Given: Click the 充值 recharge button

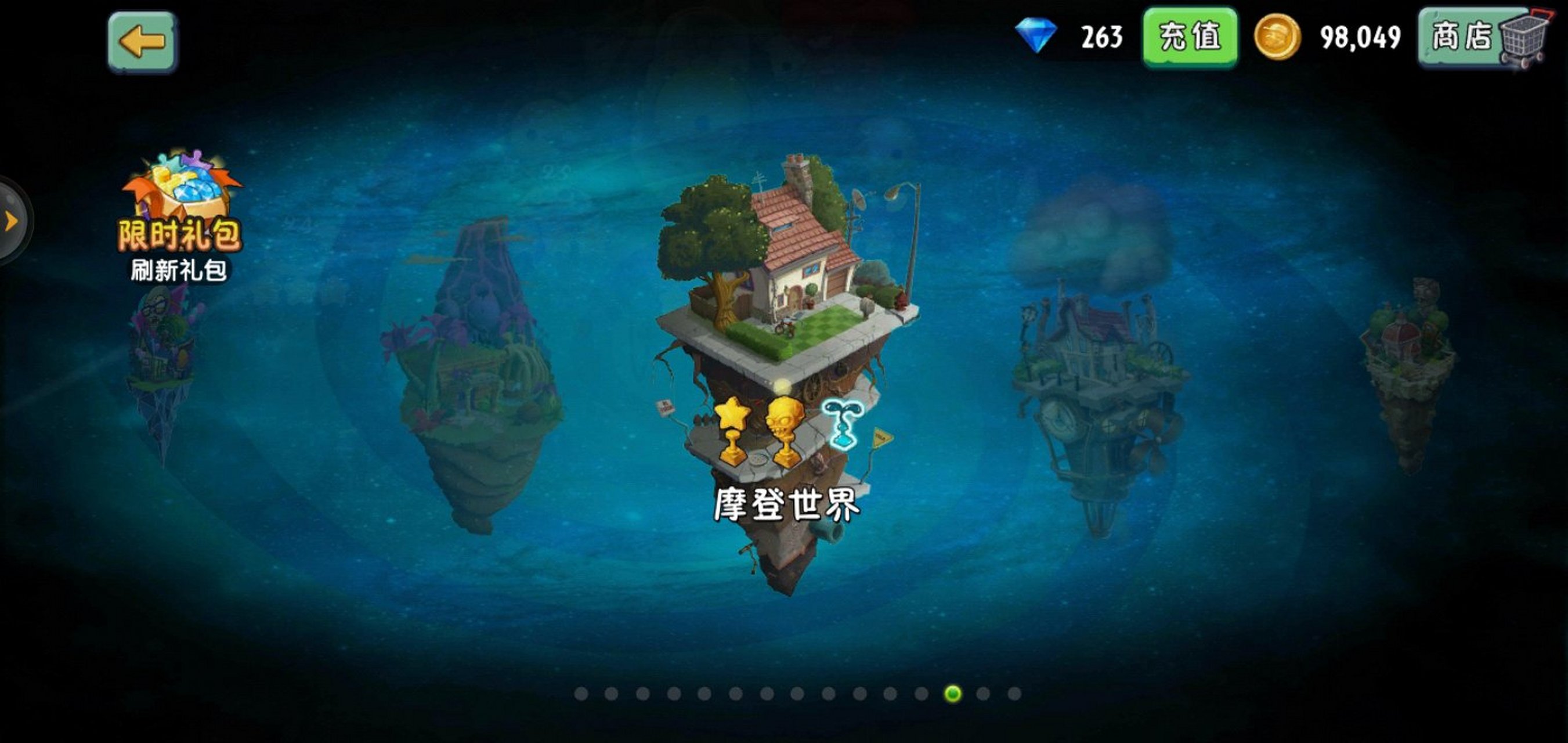Looking at the screenshot, I should (1192, 38).
